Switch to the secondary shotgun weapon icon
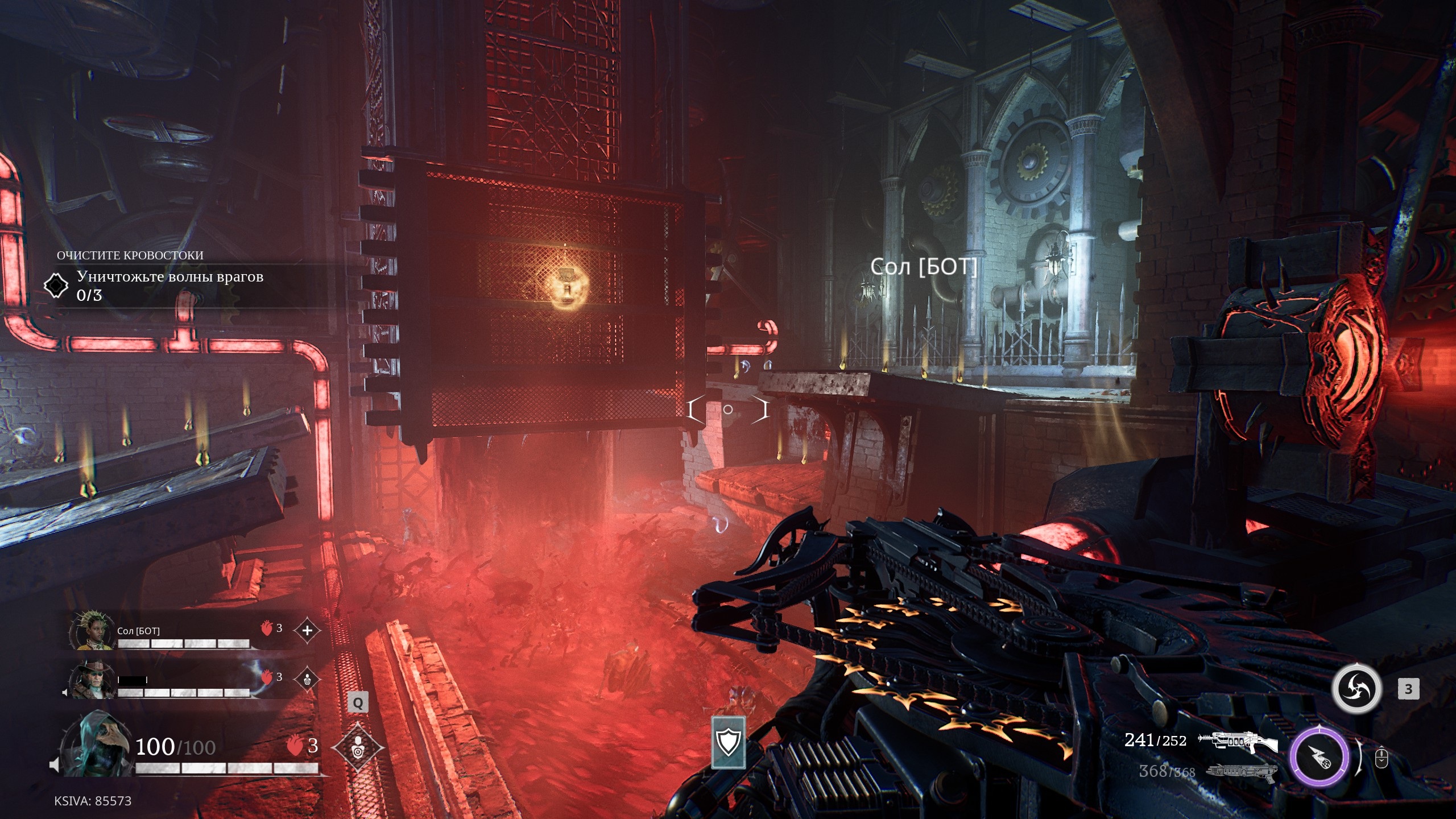 (x=1242, y=771)
